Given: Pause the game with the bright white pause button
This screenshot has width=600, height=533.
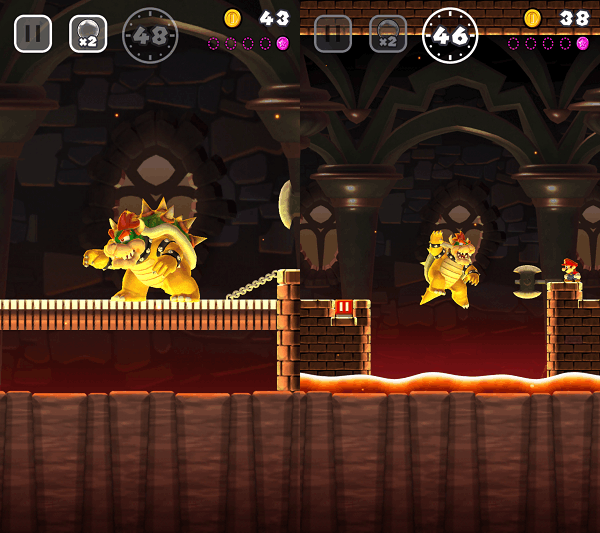Looking at the screenshot, I should (33, 34).
